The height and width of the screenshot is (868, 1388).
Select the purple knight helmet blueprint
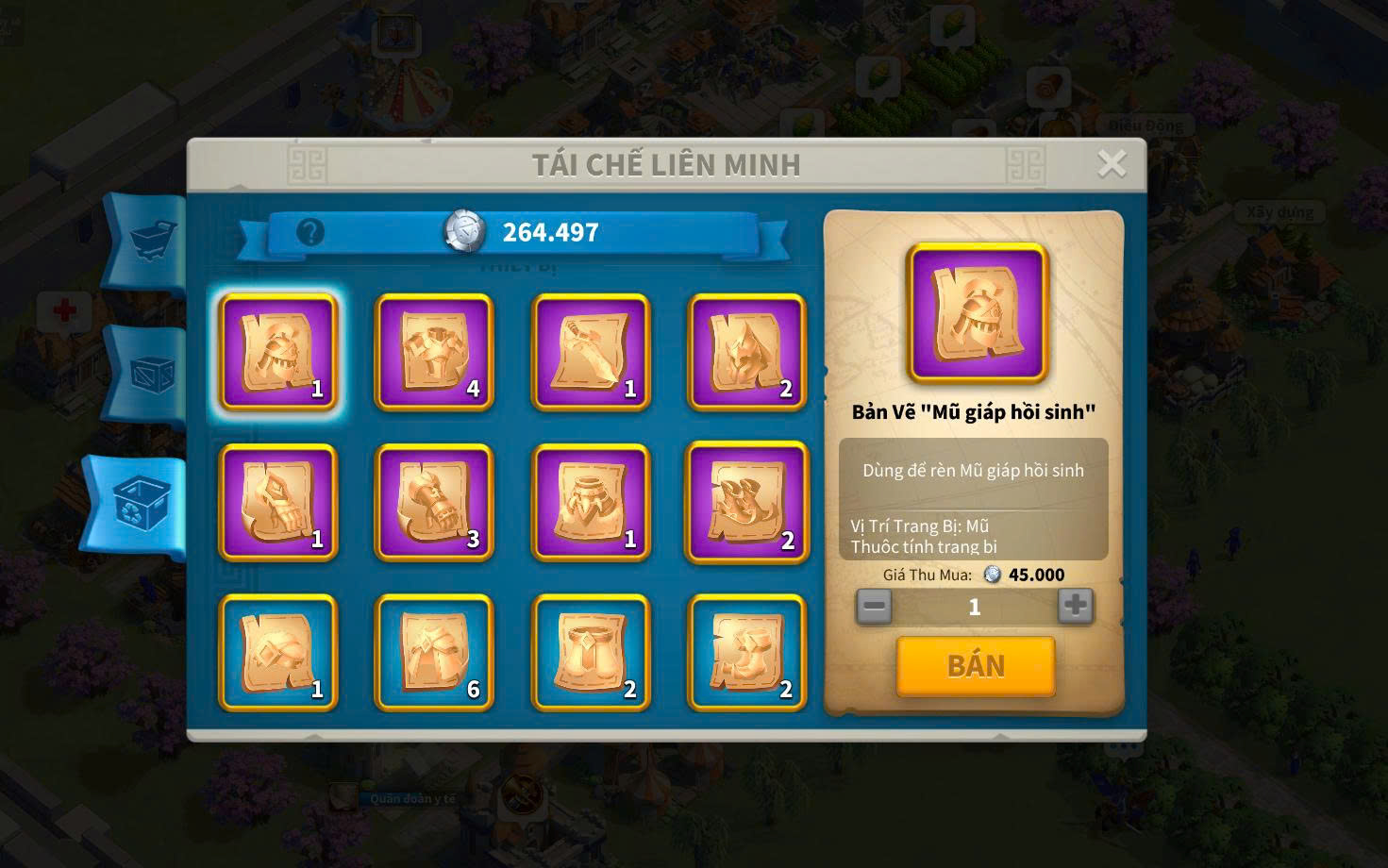(x=278, y=352)
